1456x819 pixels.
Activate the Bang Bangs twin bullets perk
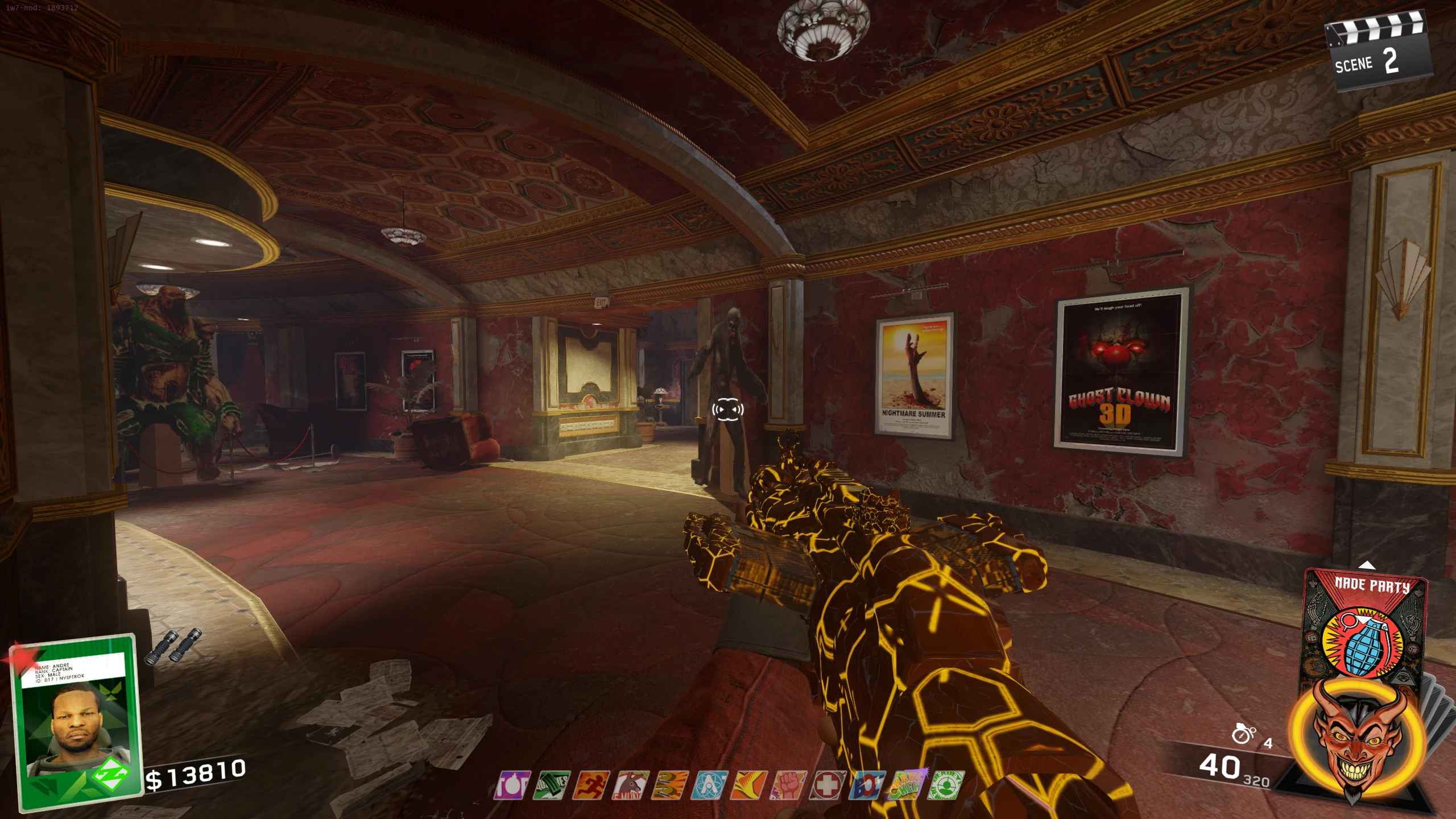(670, 785)
